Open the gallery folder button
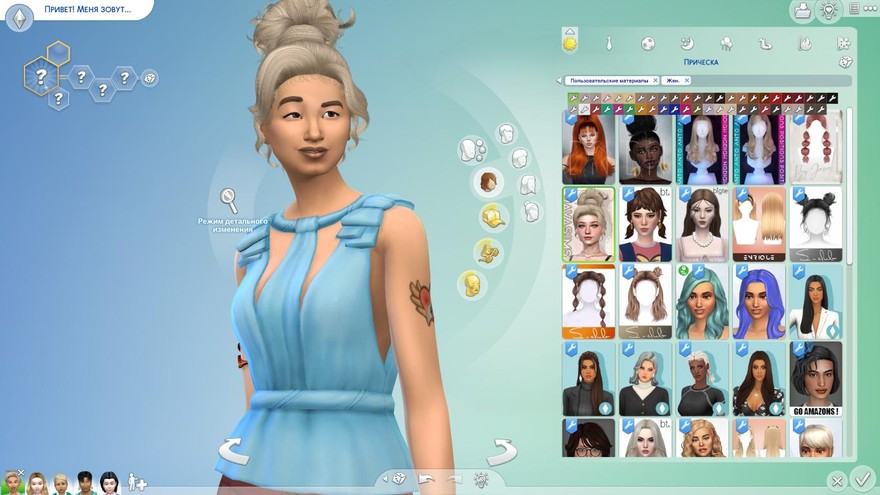This screenshot has width=880, height=495. coord(802,11)
